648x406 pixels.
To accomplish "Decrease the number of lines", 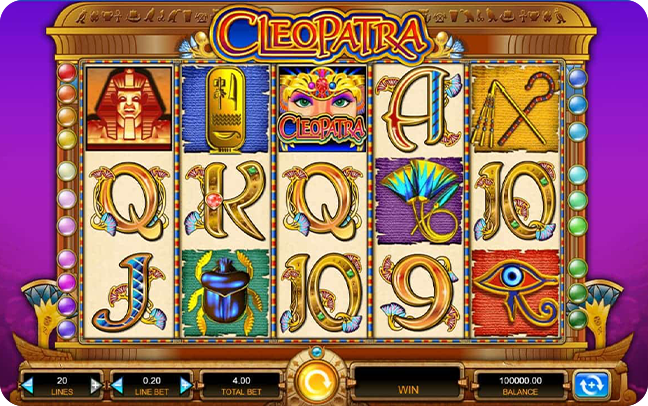I will coord(27,383).
